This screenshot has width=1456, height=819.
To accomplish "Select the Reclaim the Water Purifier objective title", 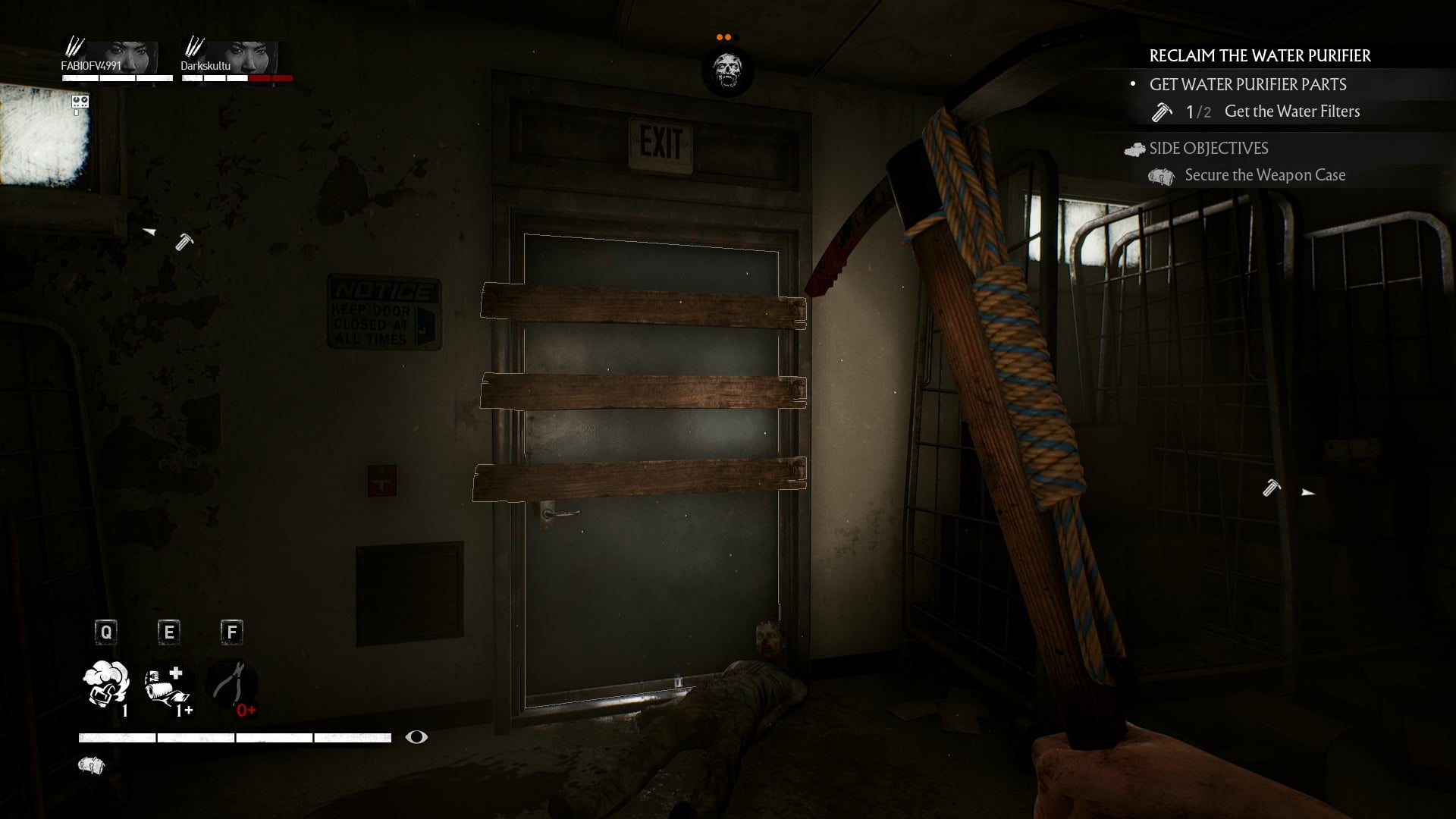I will (x=1260, y=56).
